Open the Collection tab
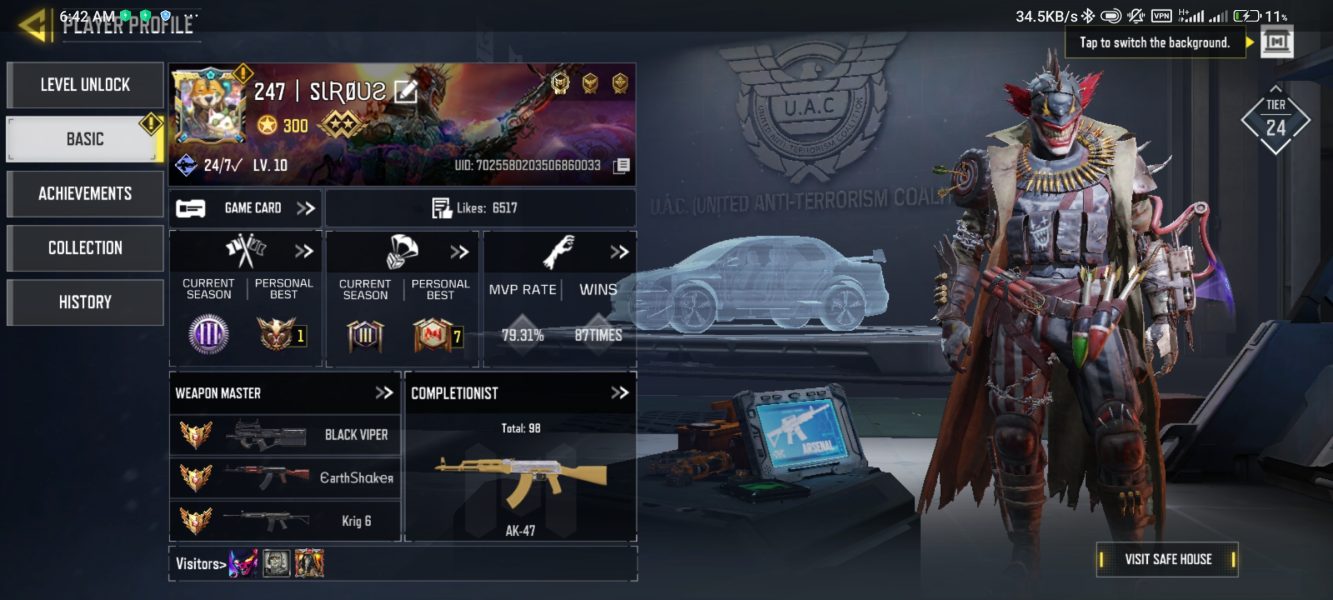Screen dimensions: 1333x600 (85, 247)
